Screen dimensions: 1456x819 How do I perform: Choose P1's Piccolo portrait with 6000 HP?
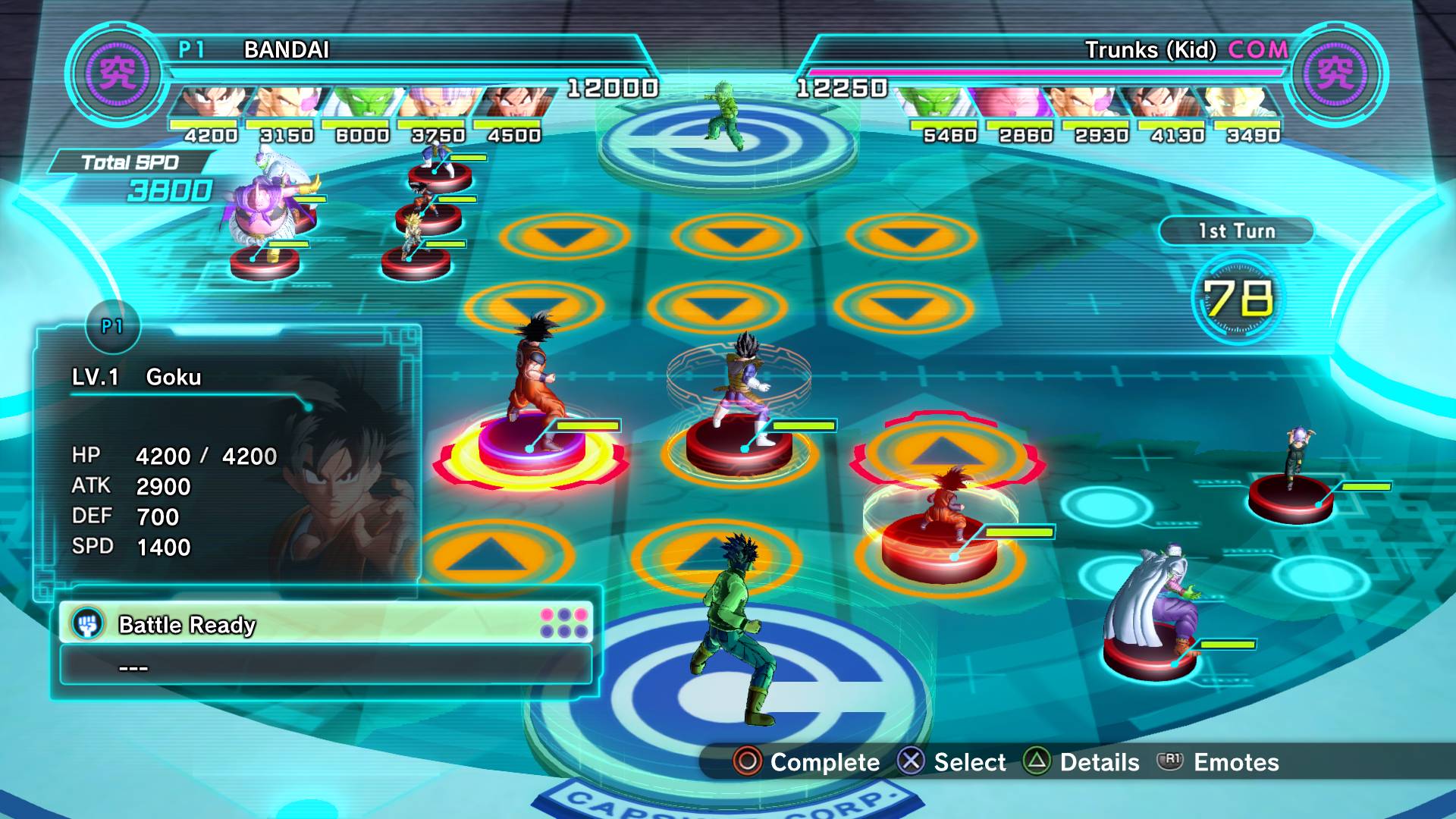click(361, 104)
